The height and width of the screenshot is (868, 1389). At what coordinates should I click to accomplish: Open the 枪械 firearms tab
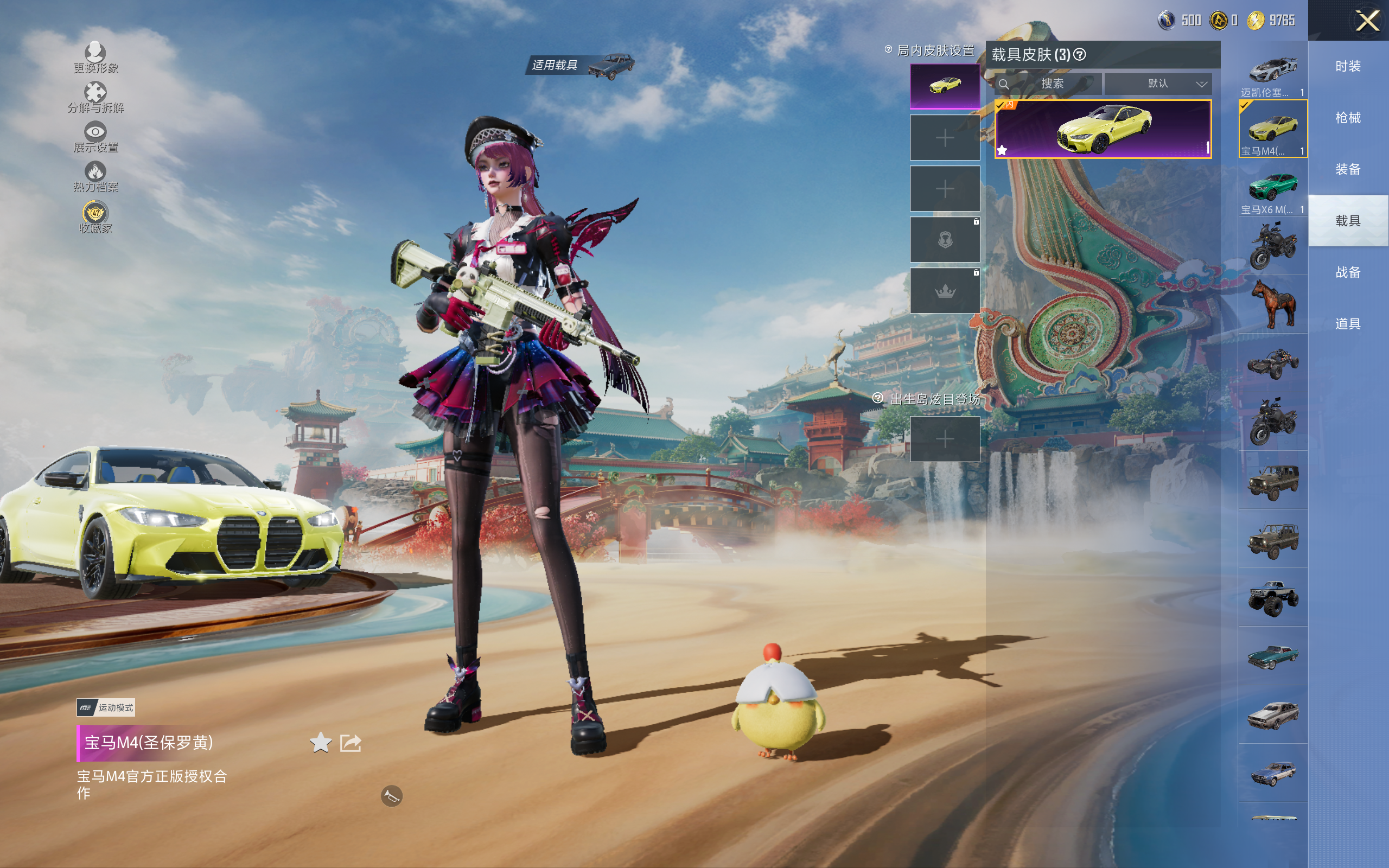(1348, 118)
